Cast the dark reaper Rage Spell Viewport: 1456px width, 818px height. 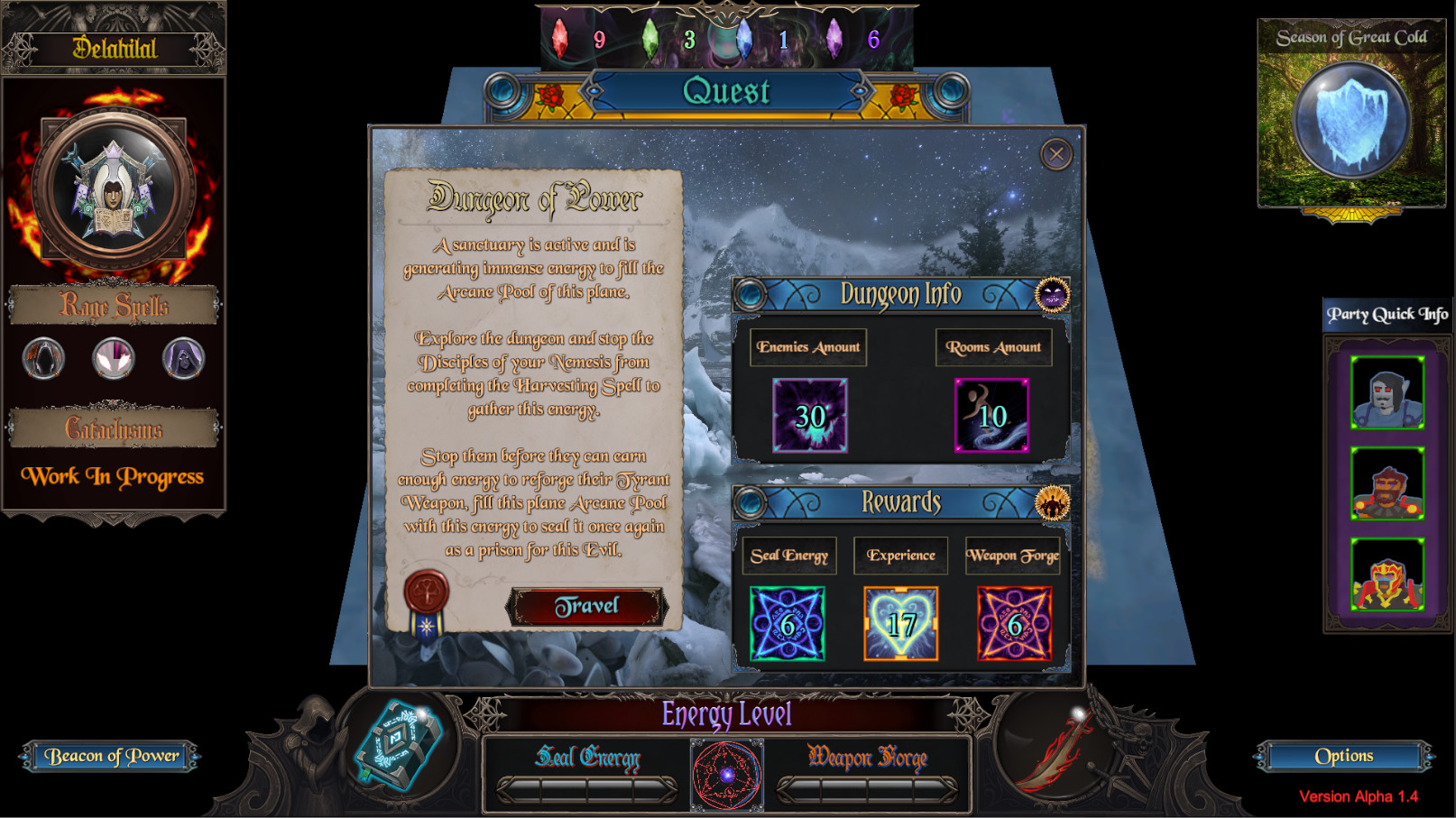click(41, 358)
